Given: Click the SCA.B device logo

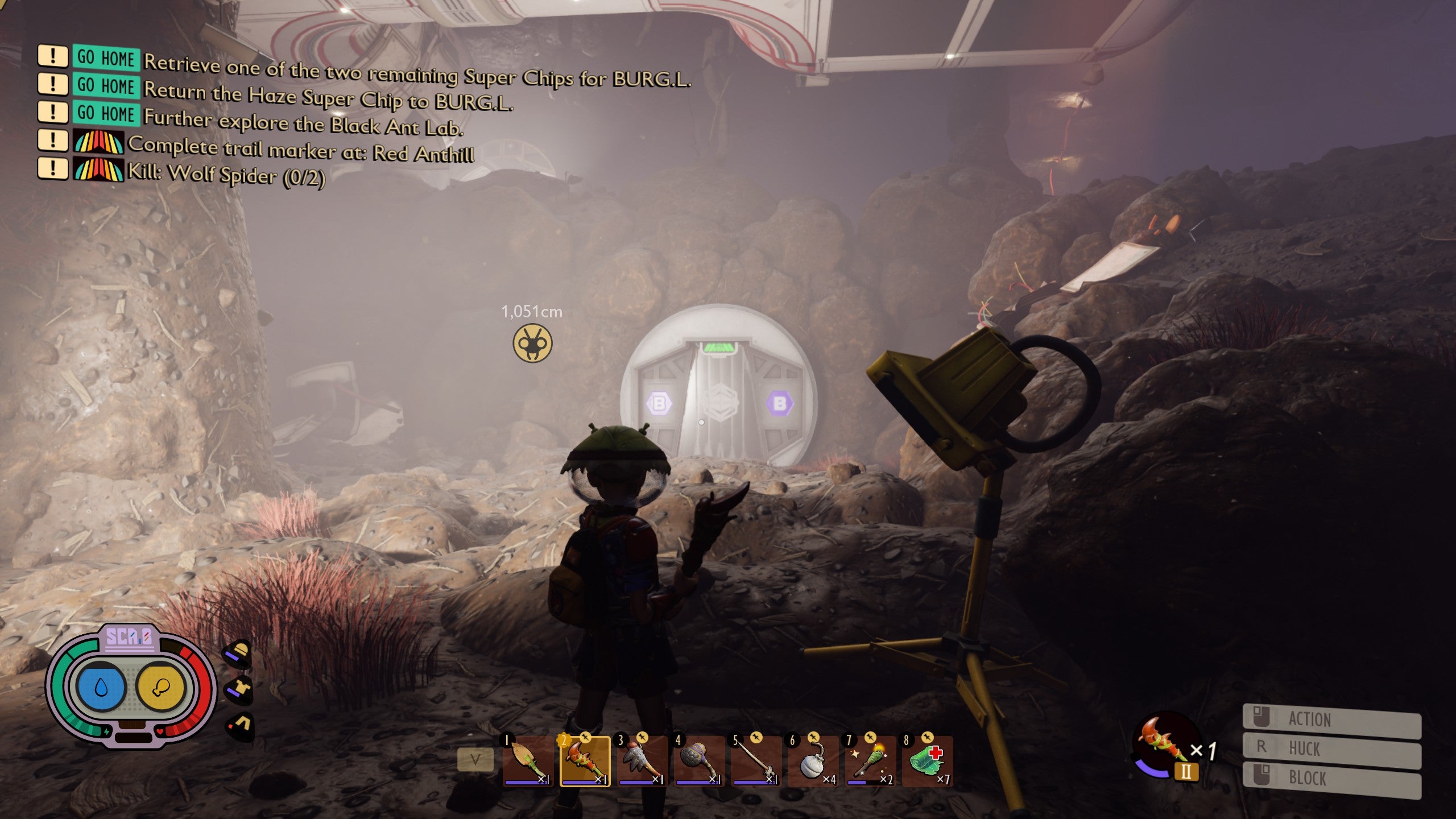Looking at the screenshot, I should [130, 637].
